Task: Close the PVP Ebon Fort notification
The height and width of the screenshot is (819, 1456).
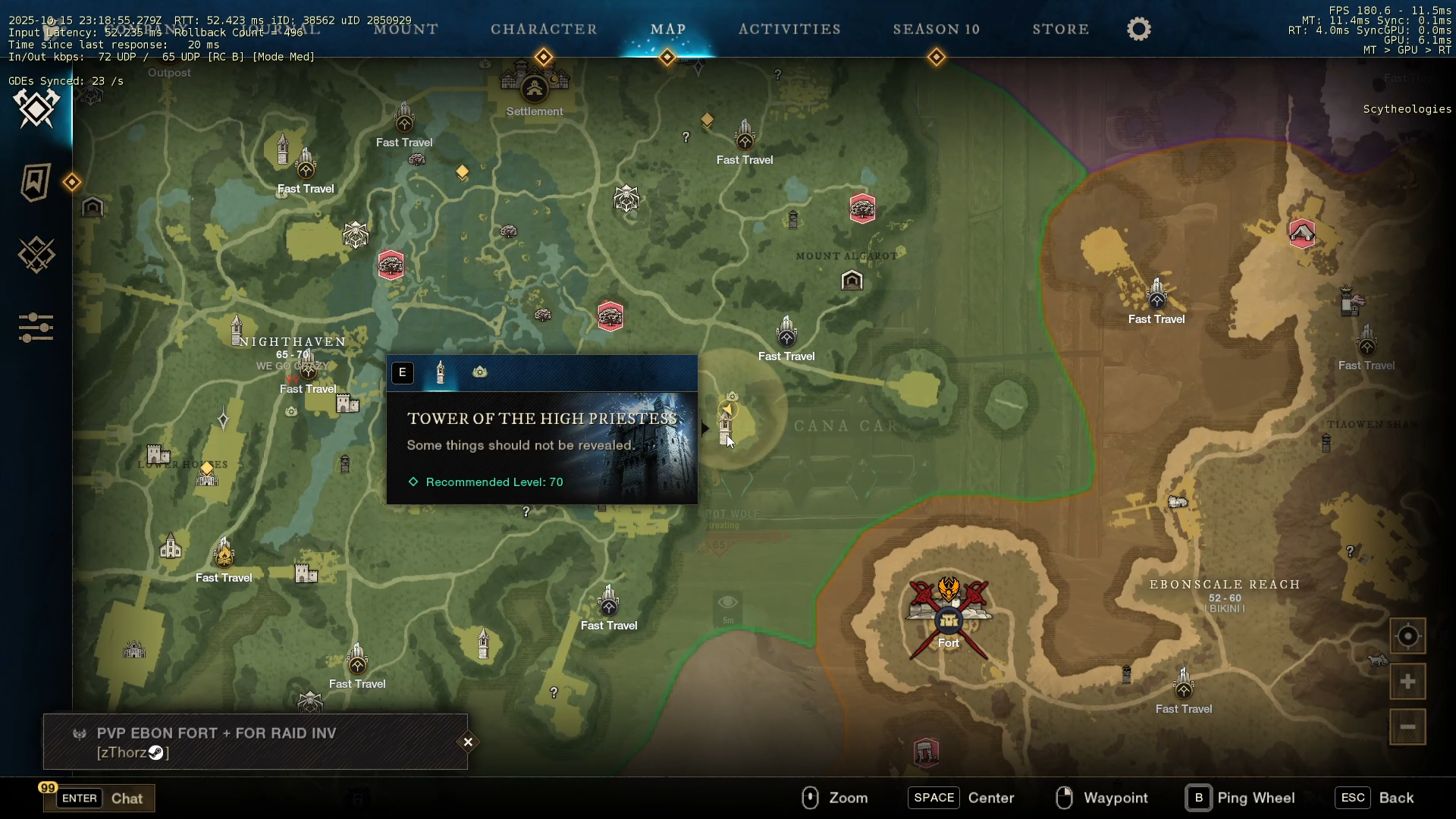Action: point(468,742)
